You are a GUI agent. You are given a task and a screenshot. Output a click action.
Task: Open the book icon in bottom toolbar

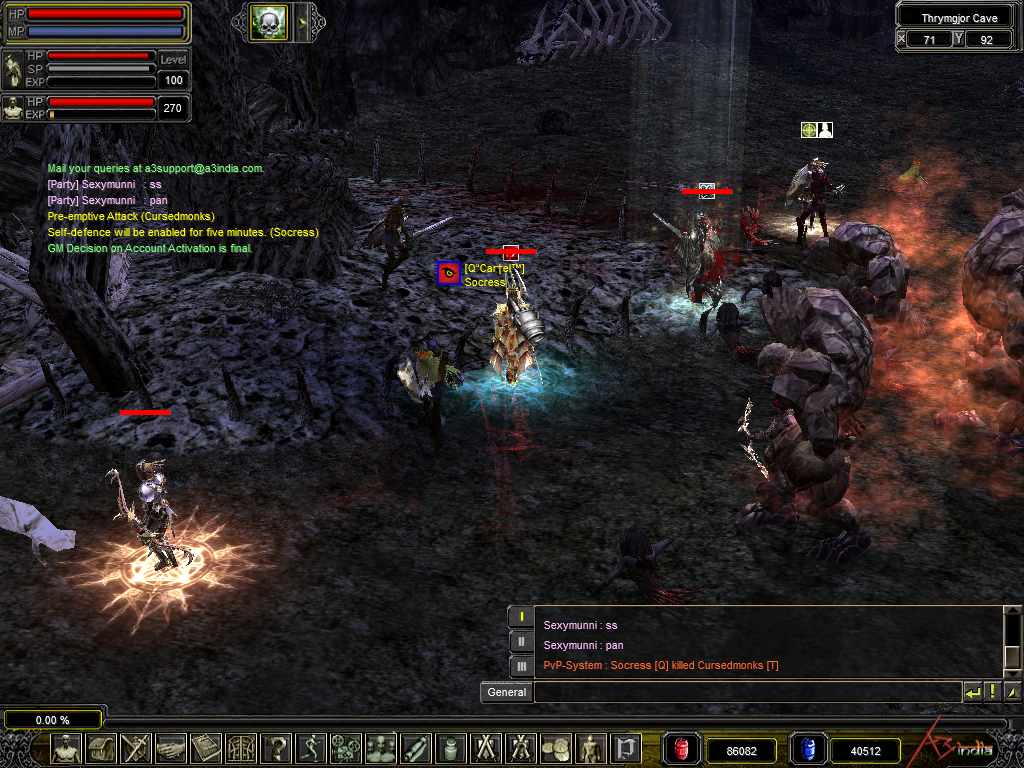pyautogui.click(x=206, y=748)
